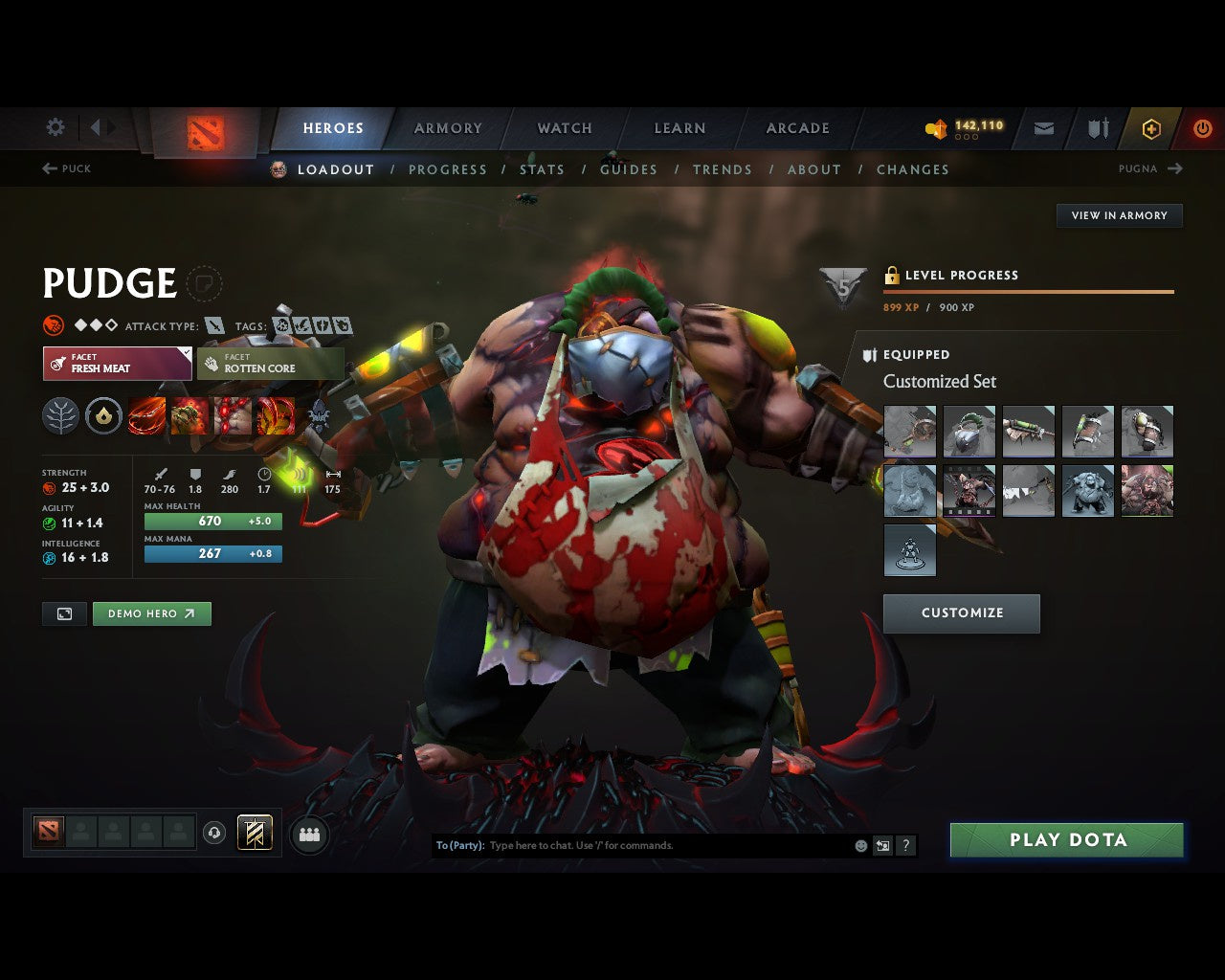The height and width of the screenshot is (980, 1225).
Task: Switch to the STATS tab
Action: click(542, 169)
